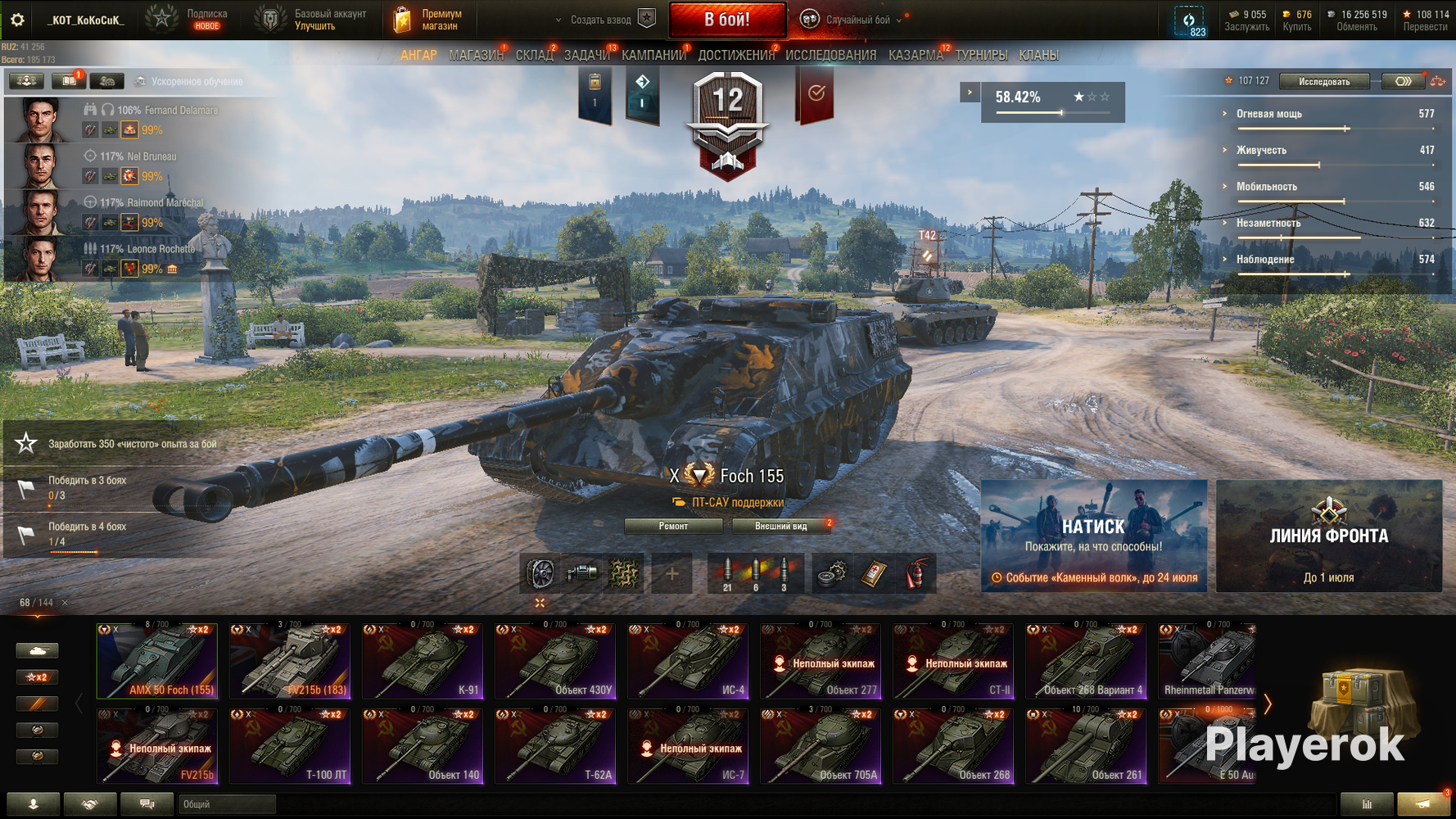Switch to the МАГАЗИН tab
The image size is (1456, 819).
[x=476, y=56]
